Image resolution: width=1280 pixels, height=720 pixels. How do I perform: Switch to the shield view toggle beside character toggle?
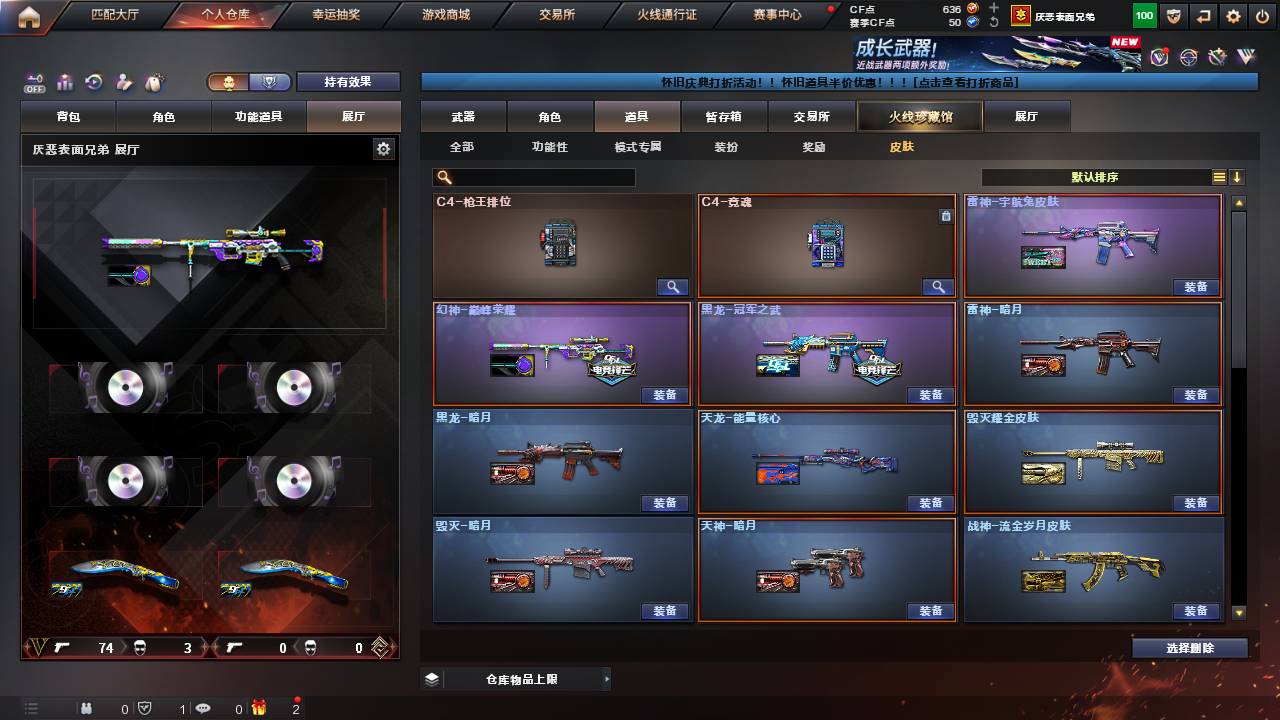(x=270, y=80)
